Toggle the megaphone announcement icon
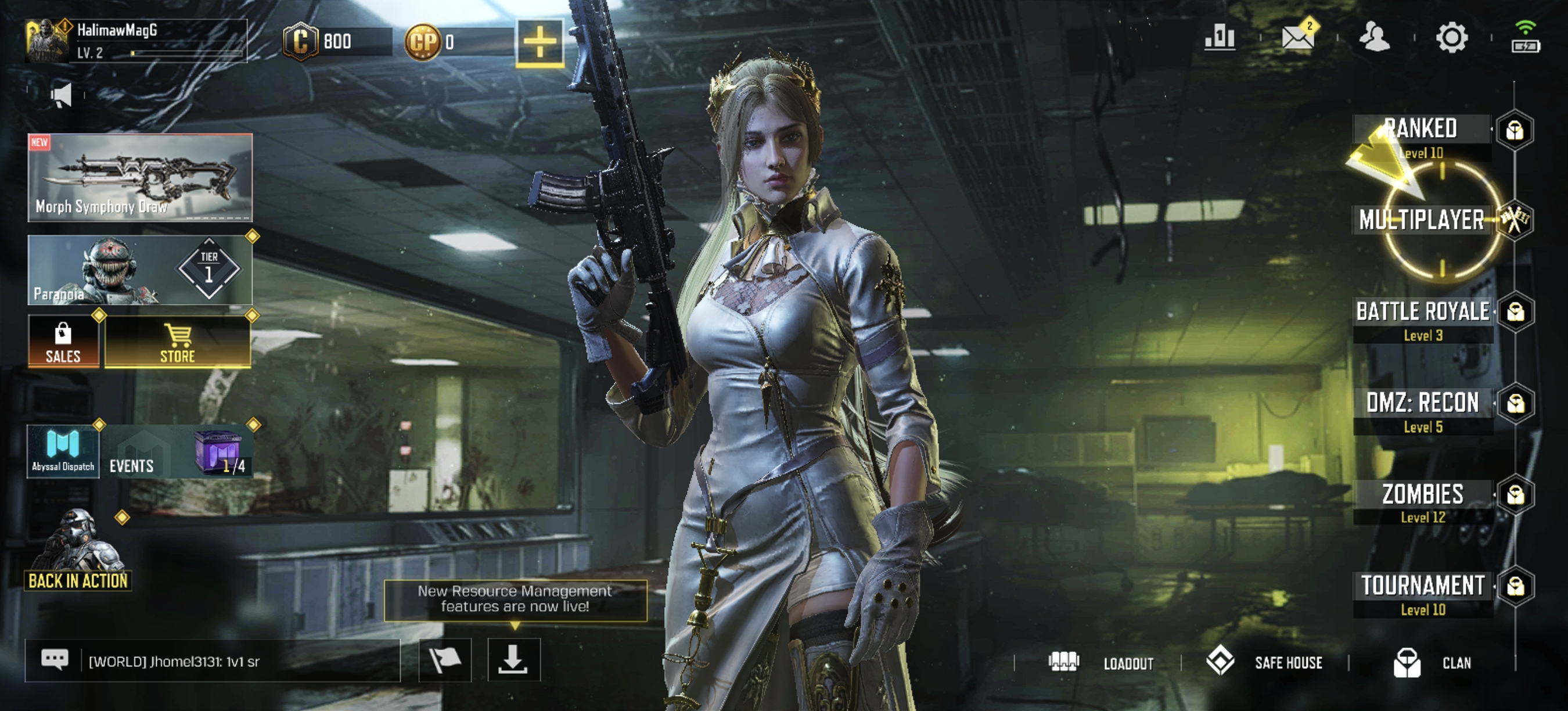Screen dimensions: 1568x711 62,96
